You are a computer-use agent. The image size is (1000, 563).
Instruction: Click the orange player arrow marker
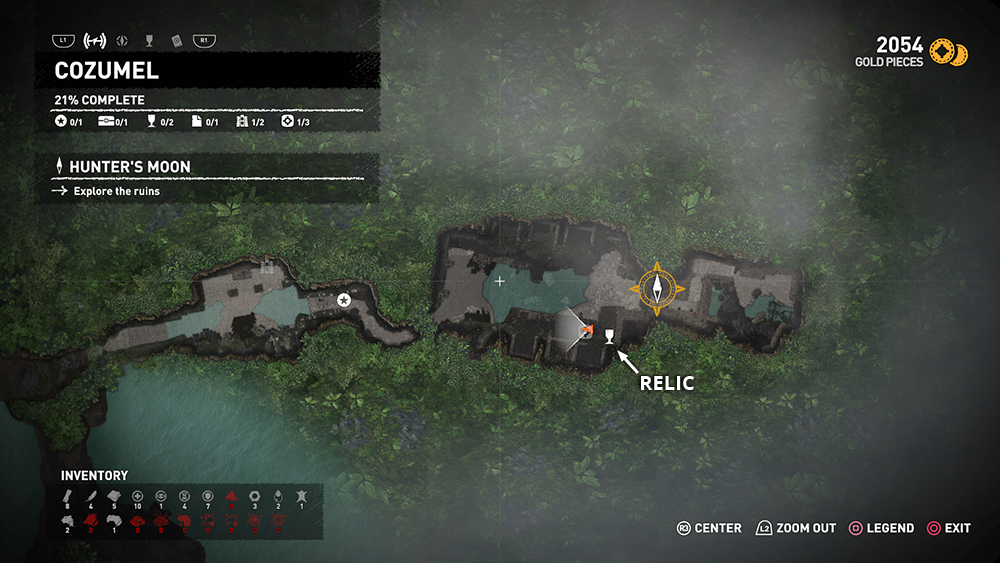pyautogui.click(x=588, y=331)
